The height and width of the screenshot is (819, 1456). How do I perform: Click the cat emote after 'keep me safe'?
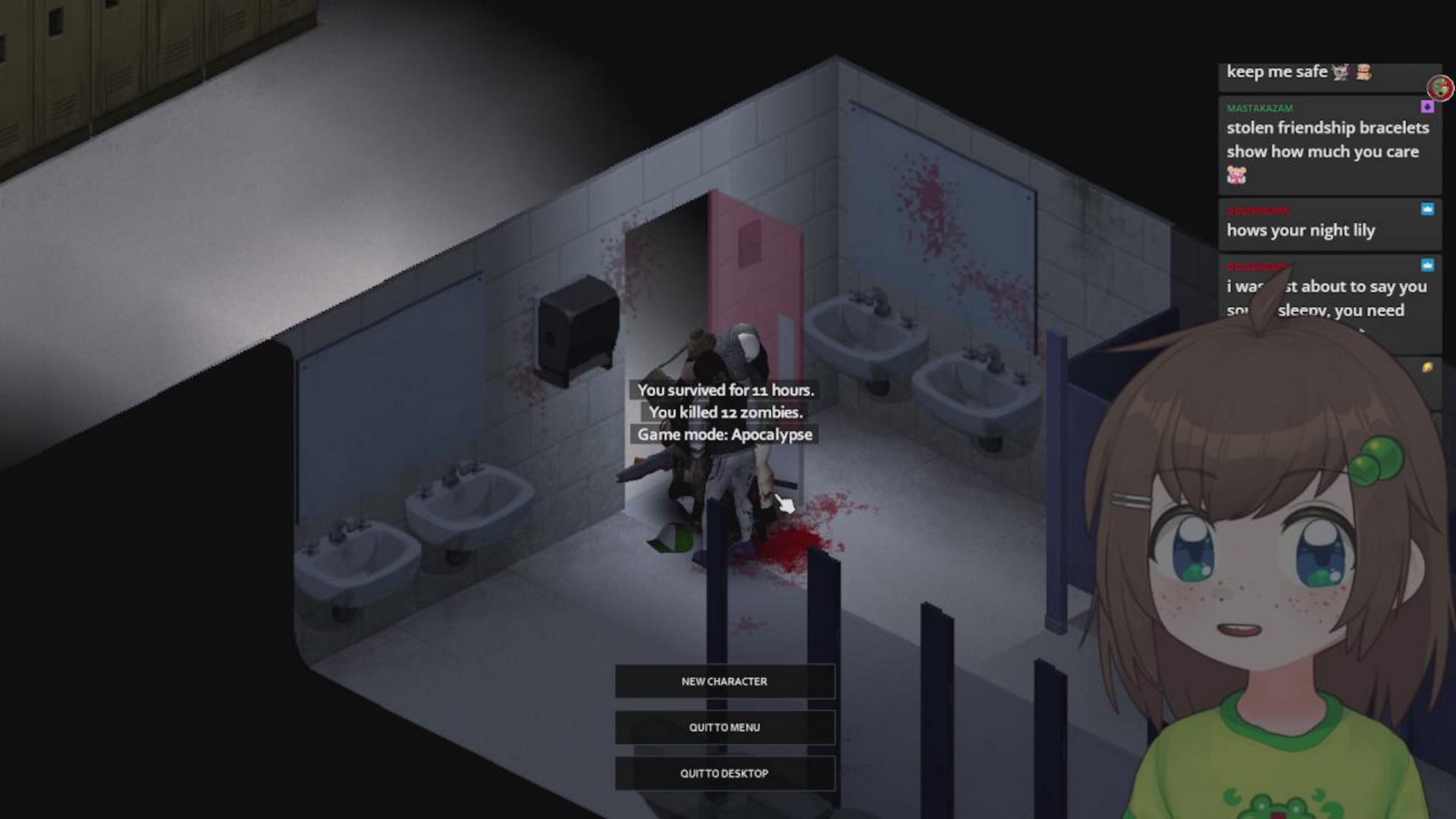(x=1340, y=72)
